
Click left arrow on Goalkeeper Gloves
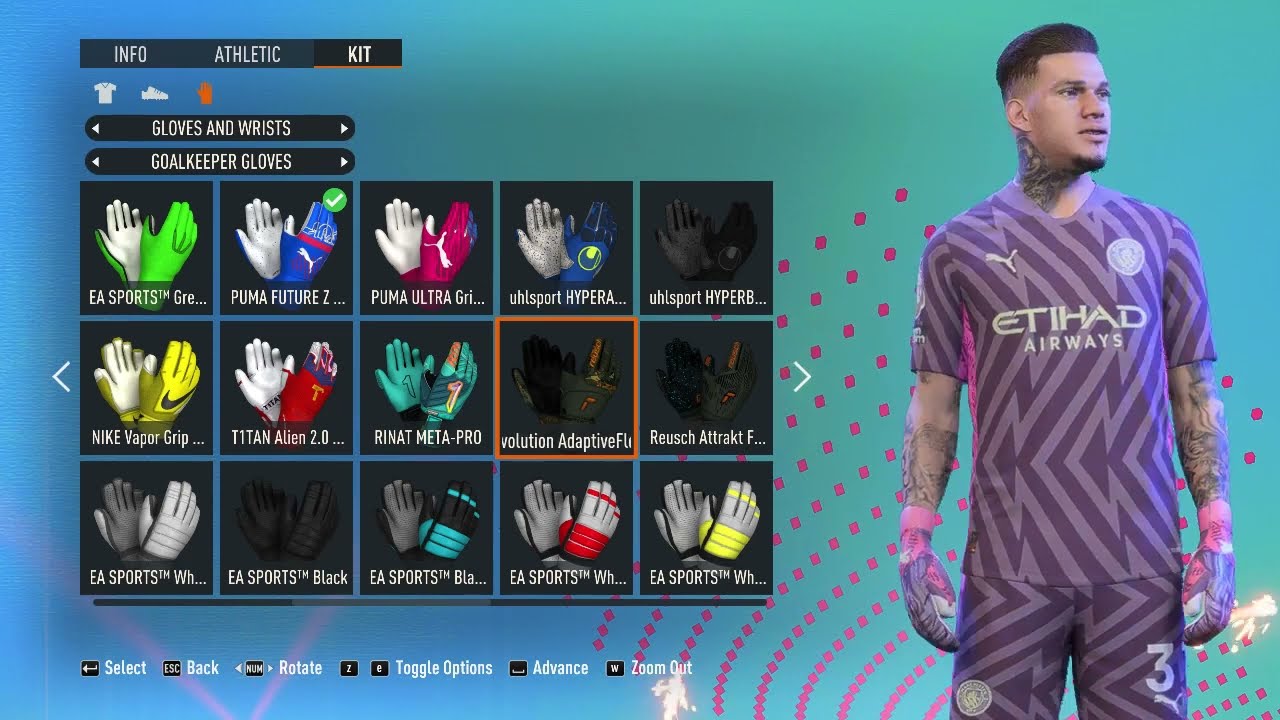(94, 161)
